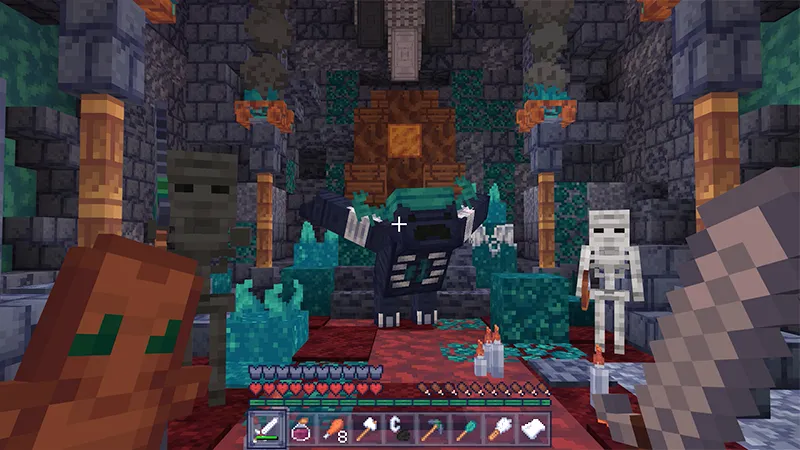Choose the teal shovel slot
This screenshot has width=800, height=450.
(465, 428)
